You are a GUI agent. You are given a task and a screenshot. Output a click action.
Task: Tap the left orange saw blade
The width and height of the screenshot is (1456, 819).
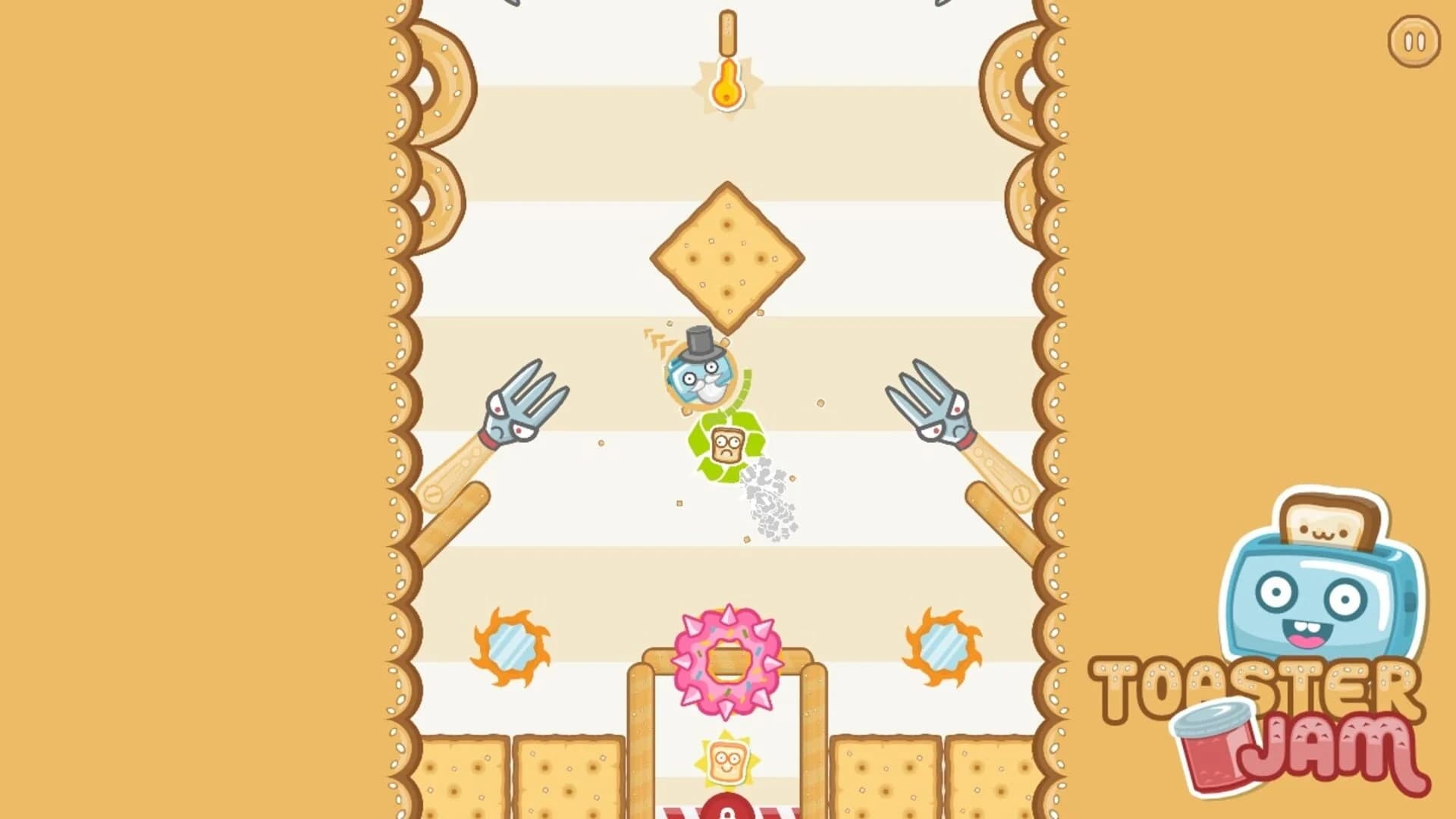[x=512, y=648]
